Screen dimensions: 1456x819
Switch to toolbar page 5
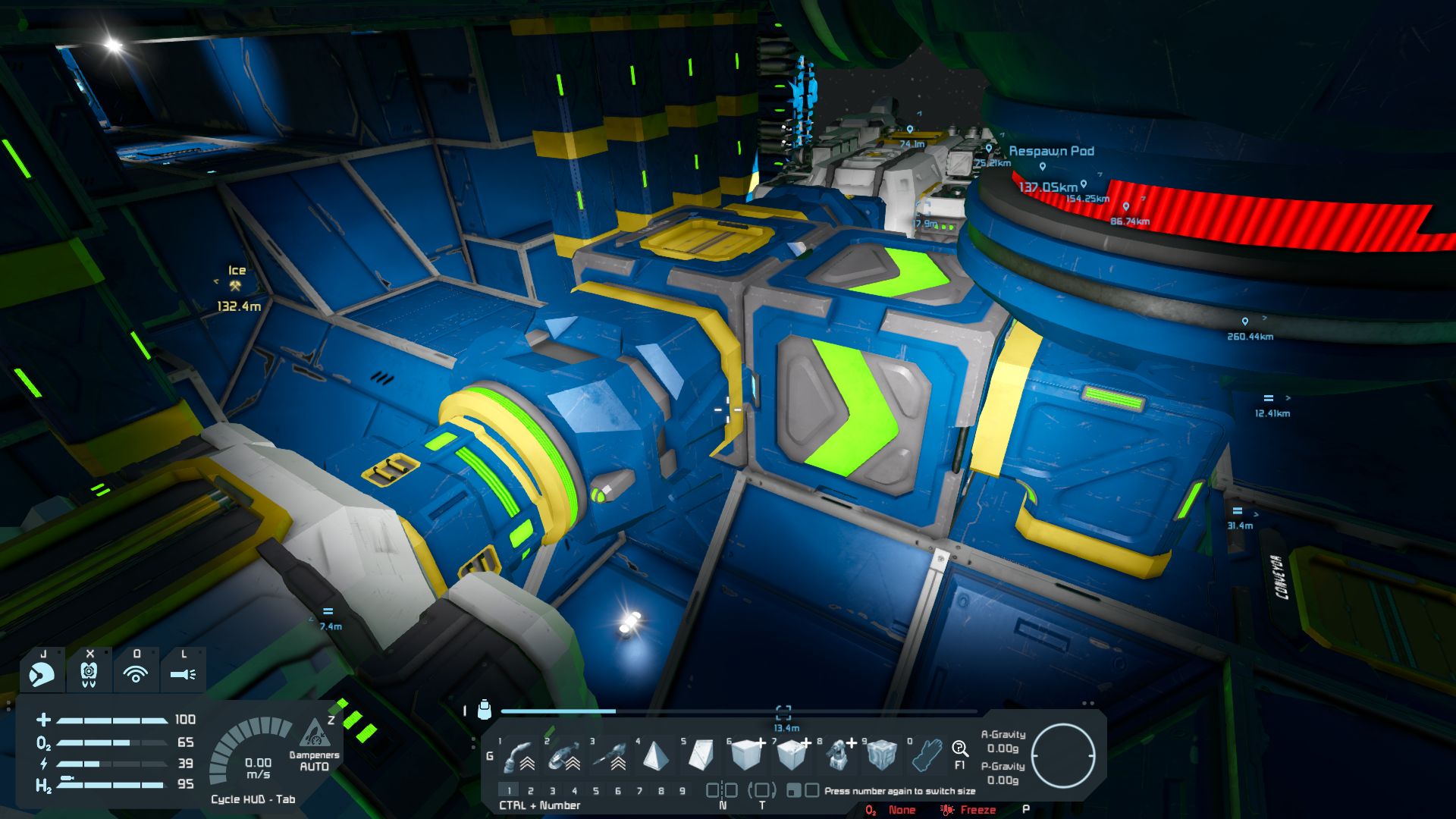596,791
